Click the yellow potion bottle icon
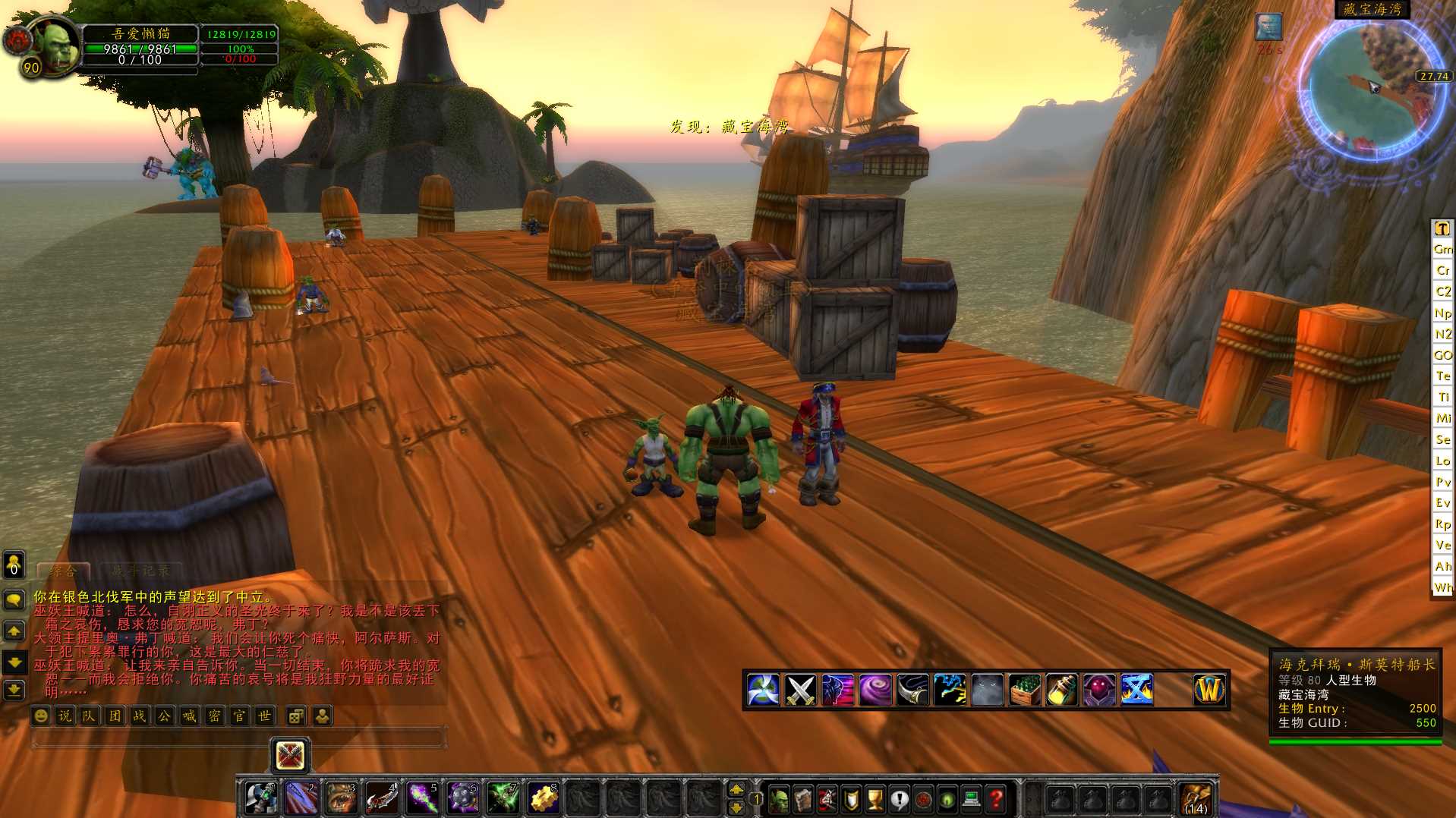The width and height of the screenshot is (1456, 818). 1062,691
